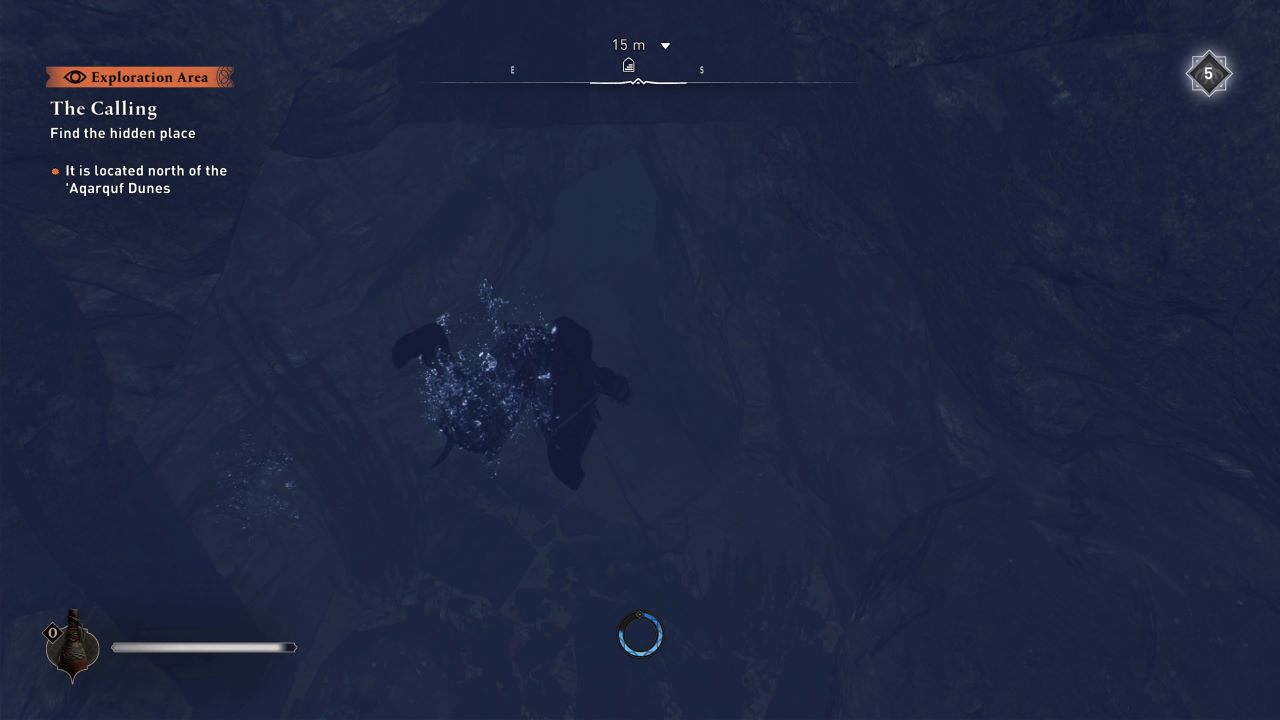This screenshot has height=720, width=1280.
Task: Click the level 5 diamond badge
Action: click(x=1209, y=73)
